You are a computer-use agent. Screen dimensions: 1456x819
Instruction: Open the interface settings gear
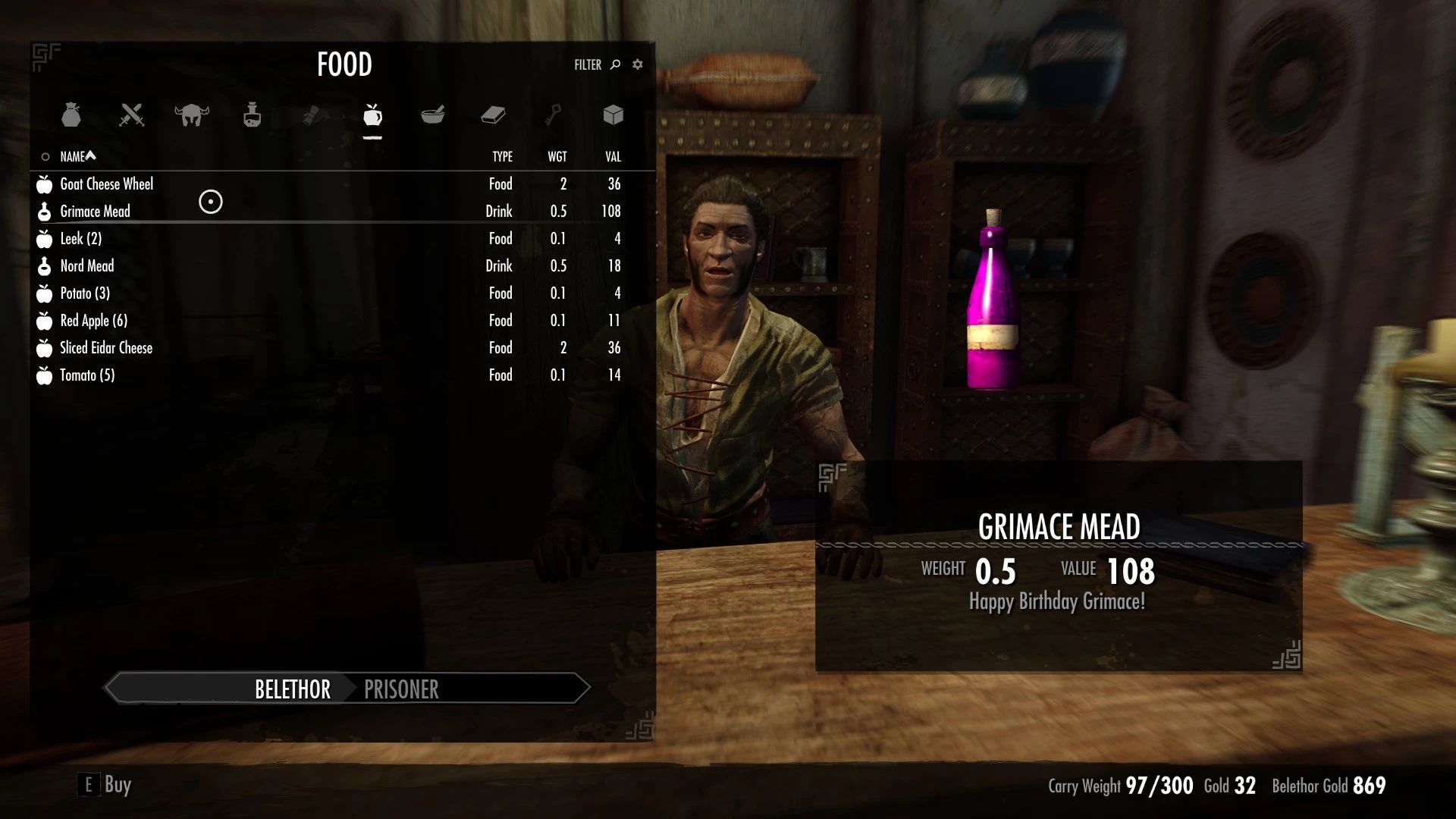637,64
